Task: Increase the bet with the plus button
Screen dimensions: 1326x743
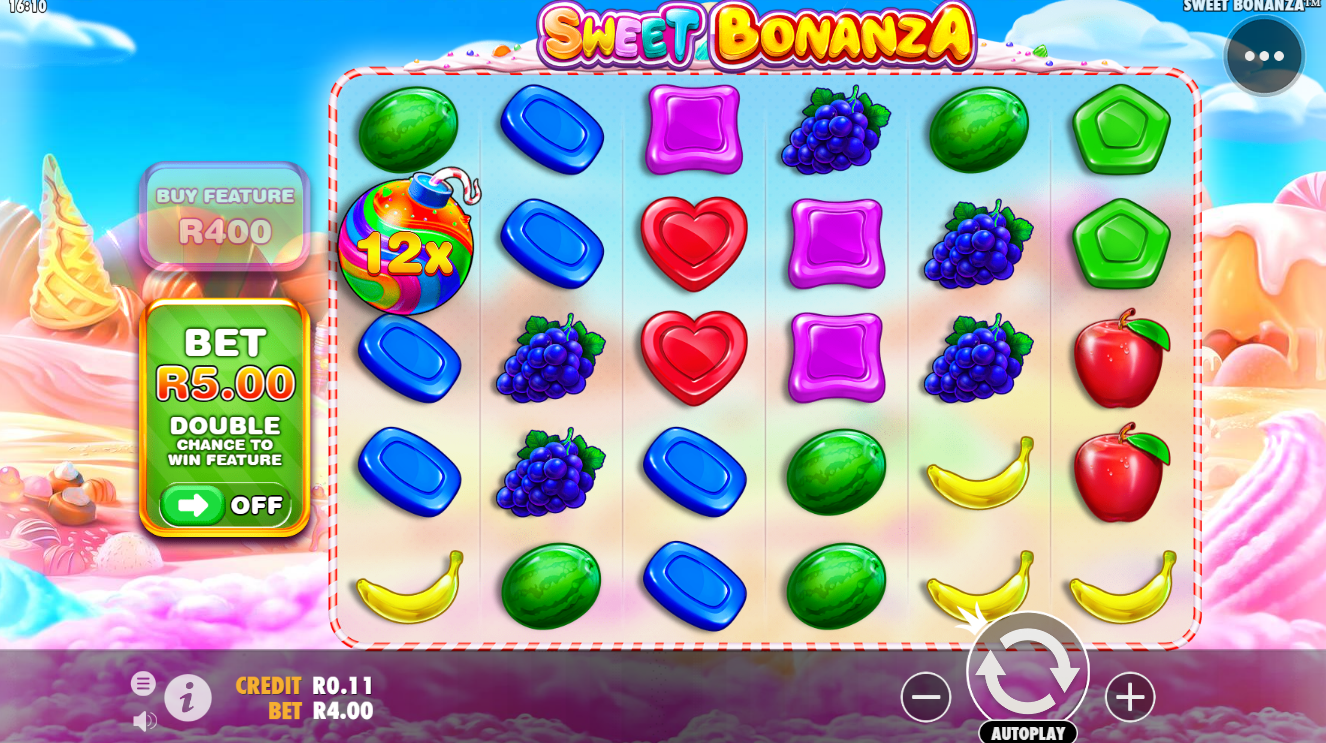Action: coord(1130,697)
